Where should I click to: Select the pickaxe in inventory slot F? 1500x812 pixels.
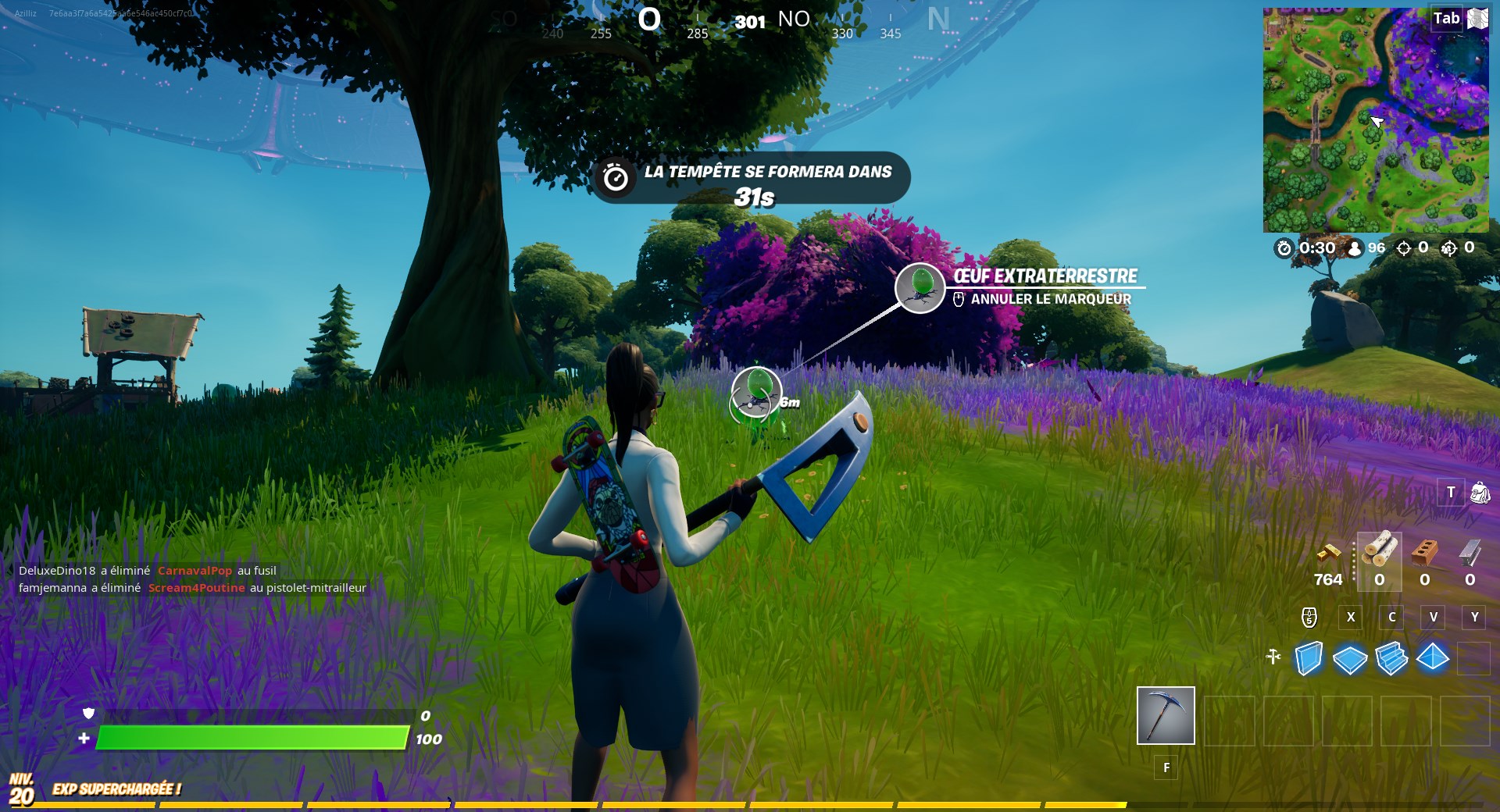point(1166,717)
